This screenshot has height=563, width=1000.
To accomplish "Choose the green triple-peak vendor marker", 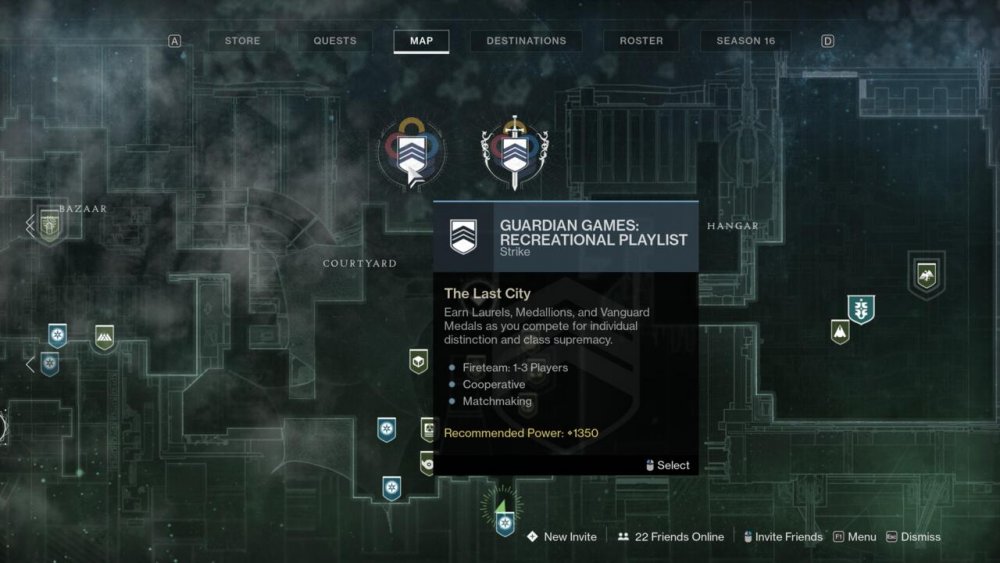I will 104,338.
